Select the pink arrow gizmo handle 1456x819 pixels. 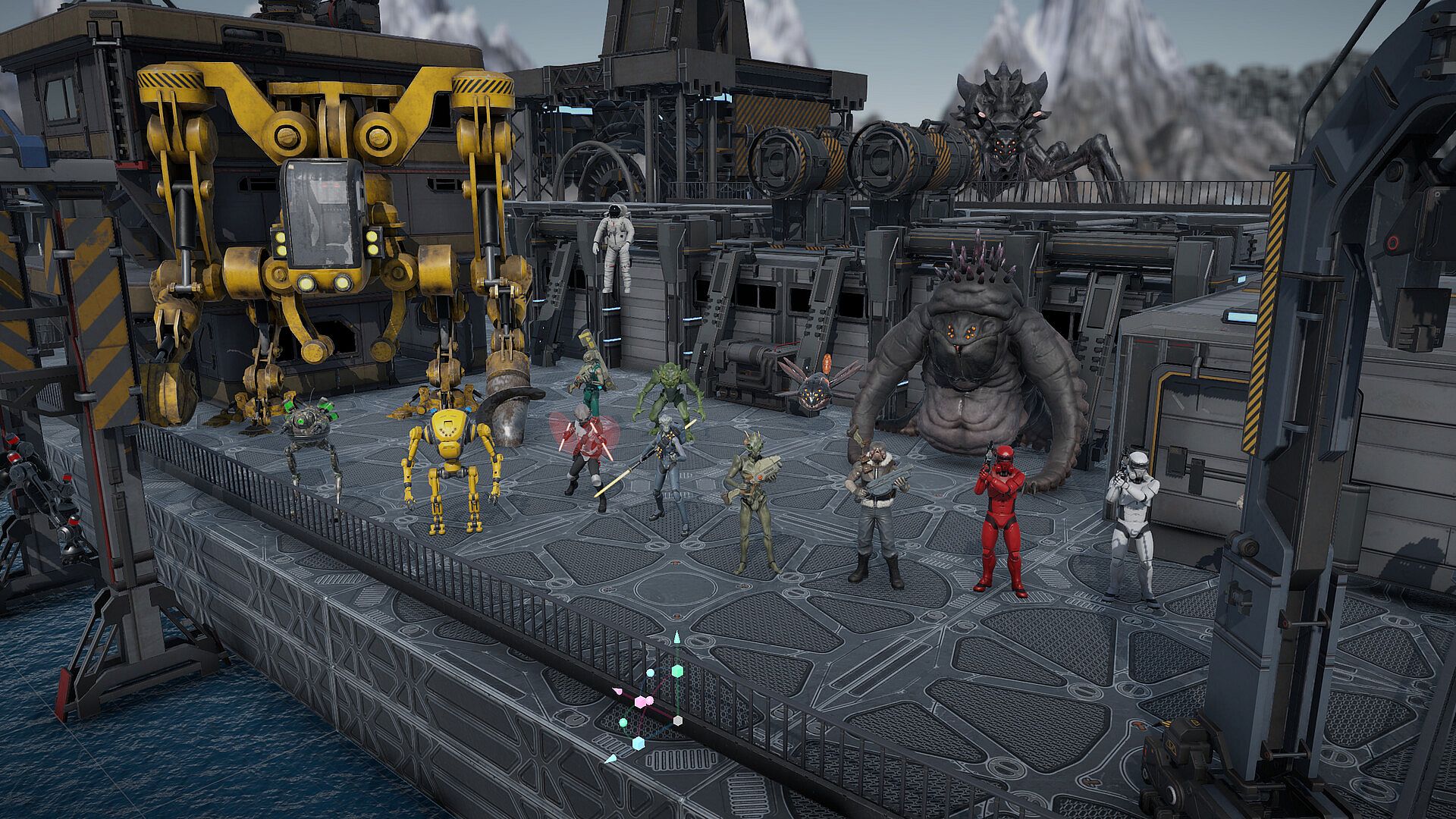(x=618, y=691)
